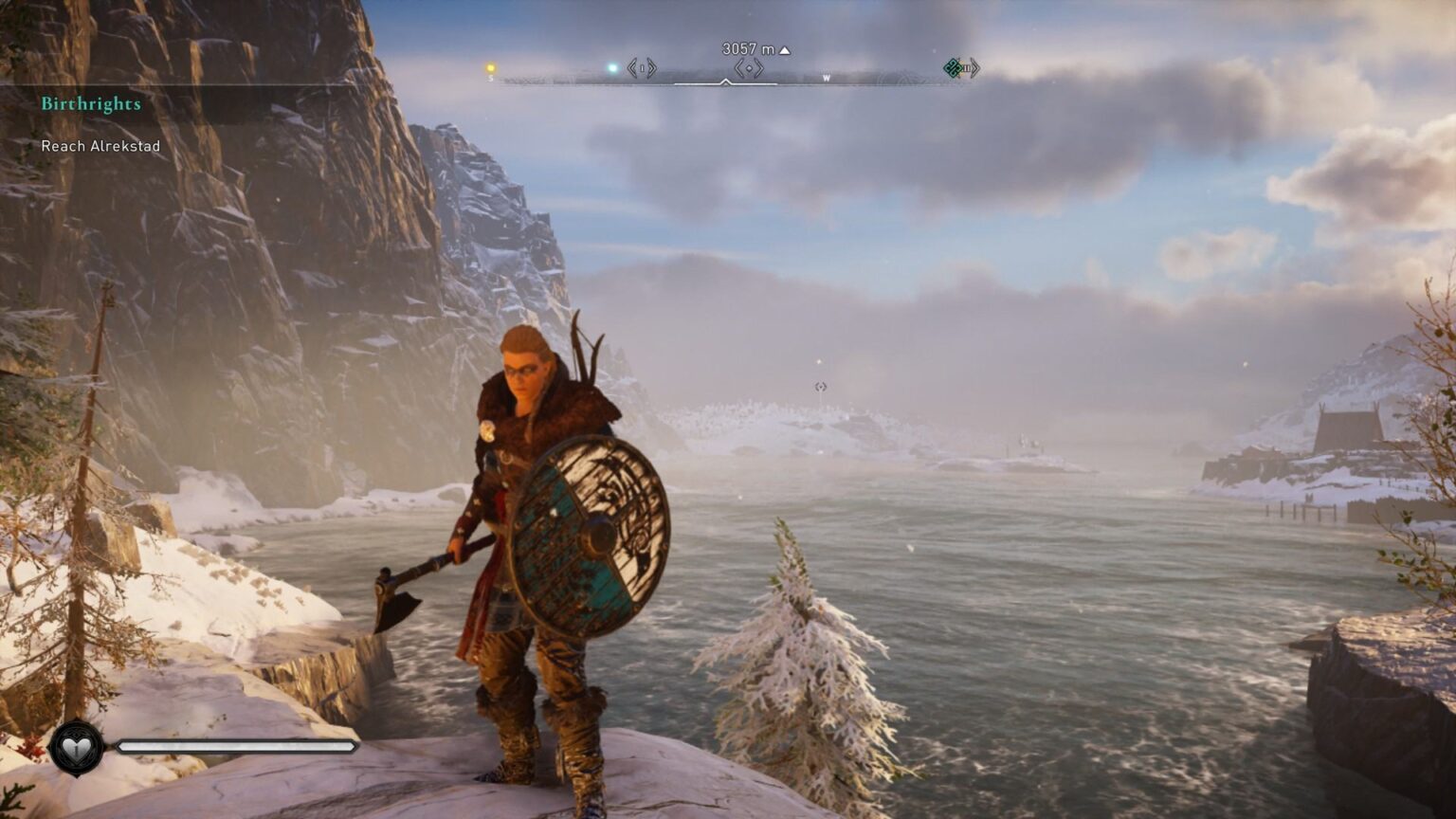Click the cyan blue marker on the compass

(x=611, y=67)
